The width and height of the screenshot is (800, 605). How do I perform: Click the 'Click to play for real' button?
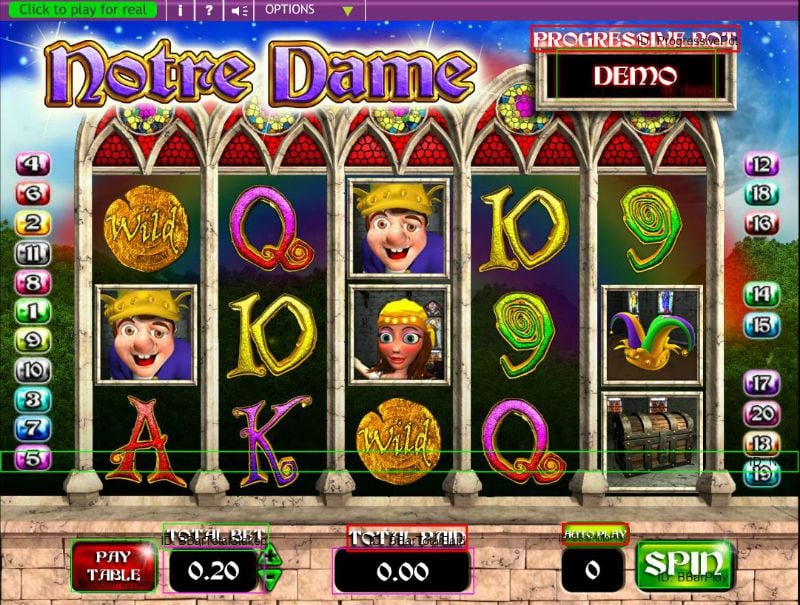[82, 10]
